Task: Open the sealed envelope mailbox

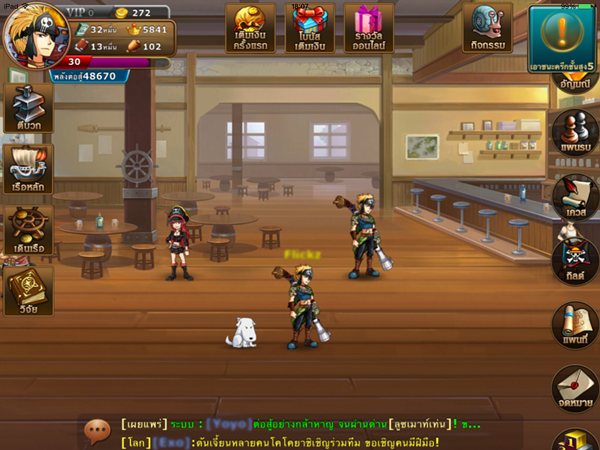Action: click(x=574, y=388)
